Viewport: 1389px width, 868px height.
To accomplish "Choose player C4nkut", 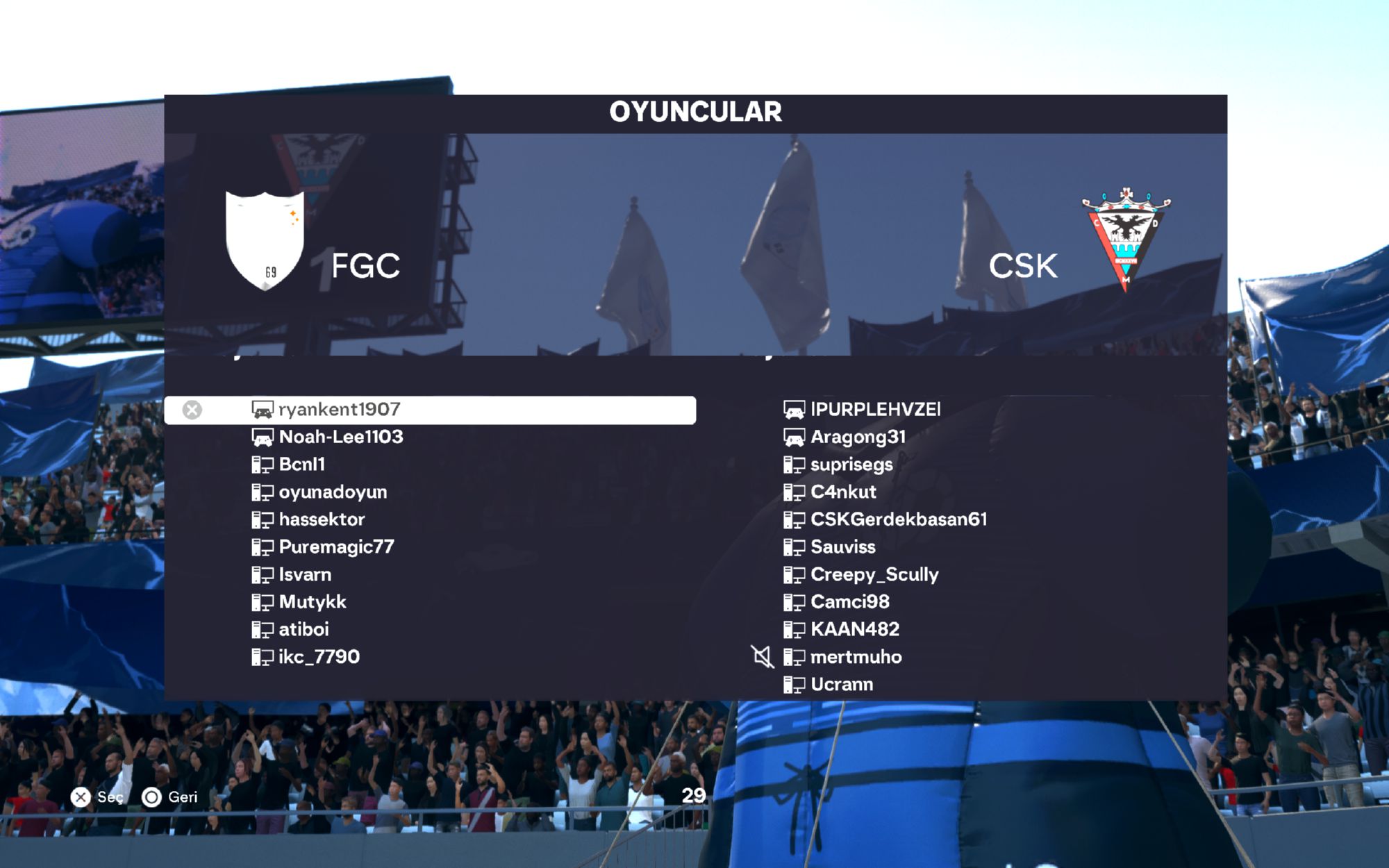I will click(x=843, y=492).
